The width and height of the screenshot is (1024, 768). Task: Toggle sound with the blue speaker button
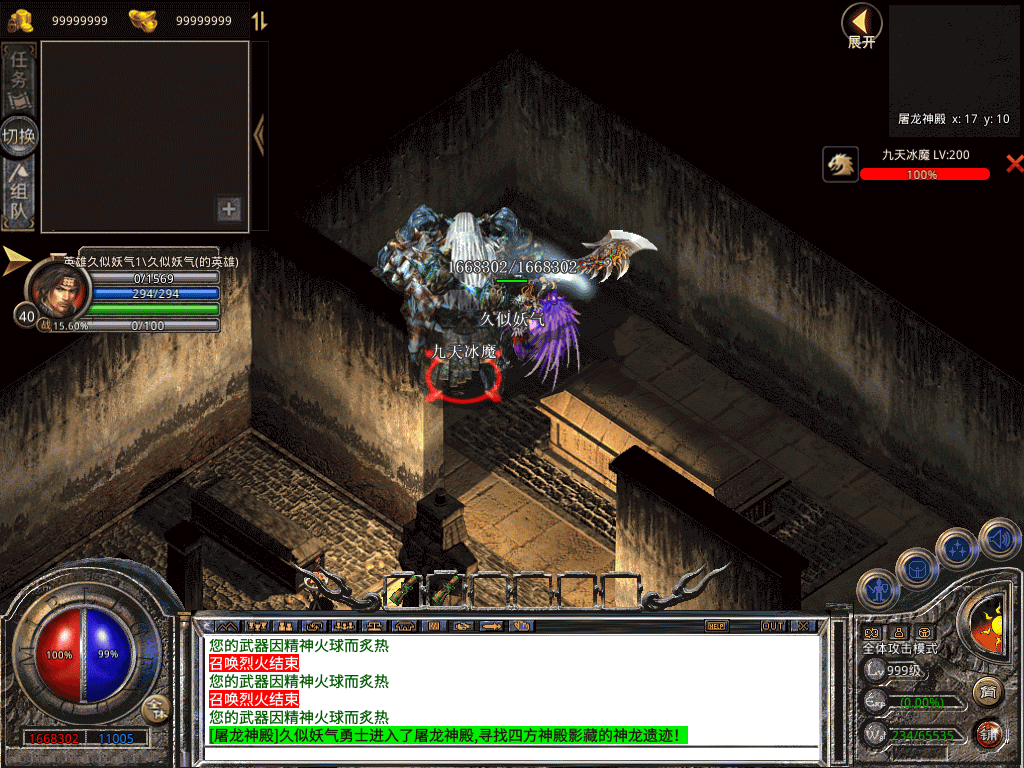[x=998, y=539]
